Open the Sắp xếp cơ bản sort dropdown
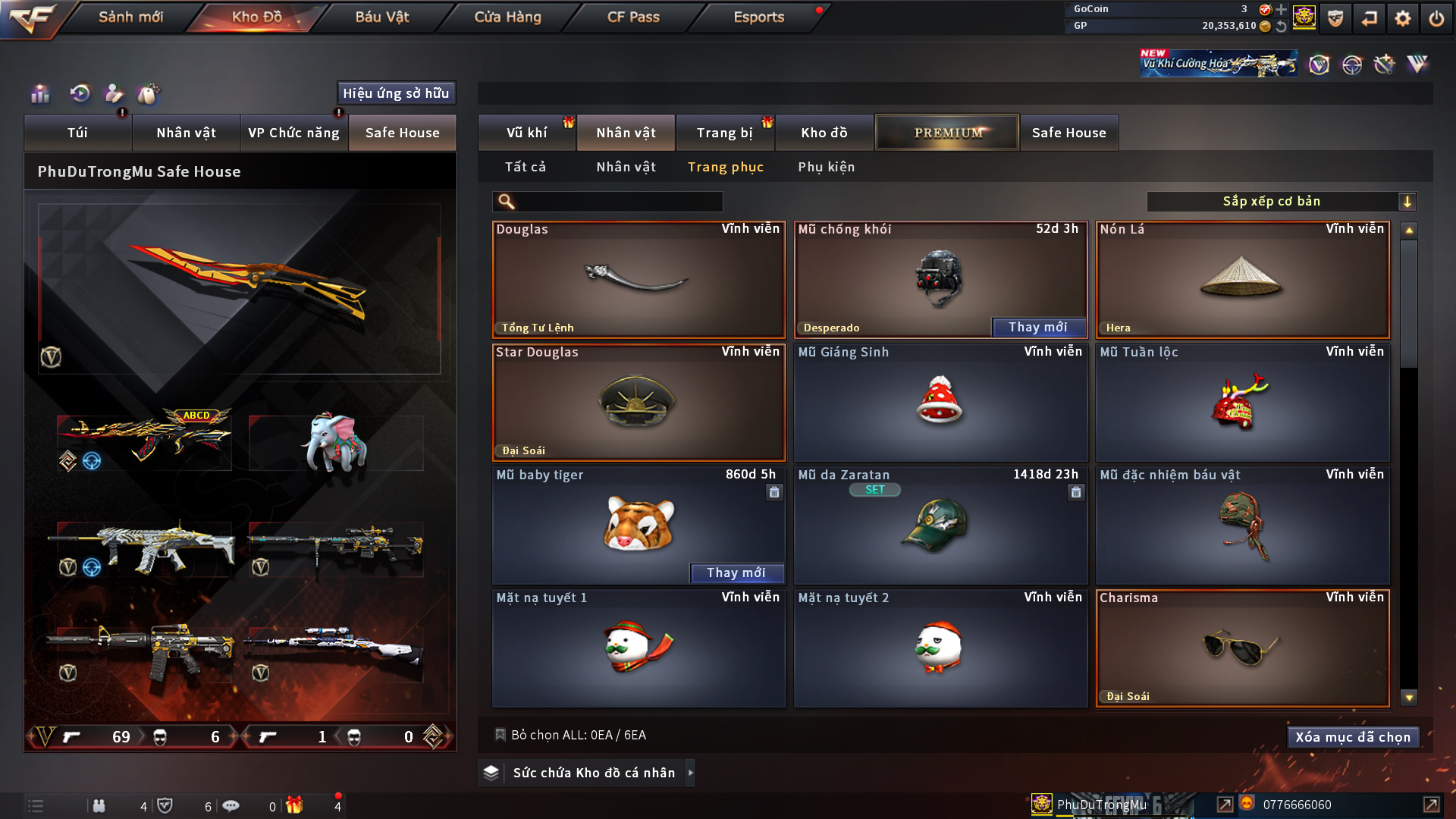1456x819 pixels. click(1281, 202)
